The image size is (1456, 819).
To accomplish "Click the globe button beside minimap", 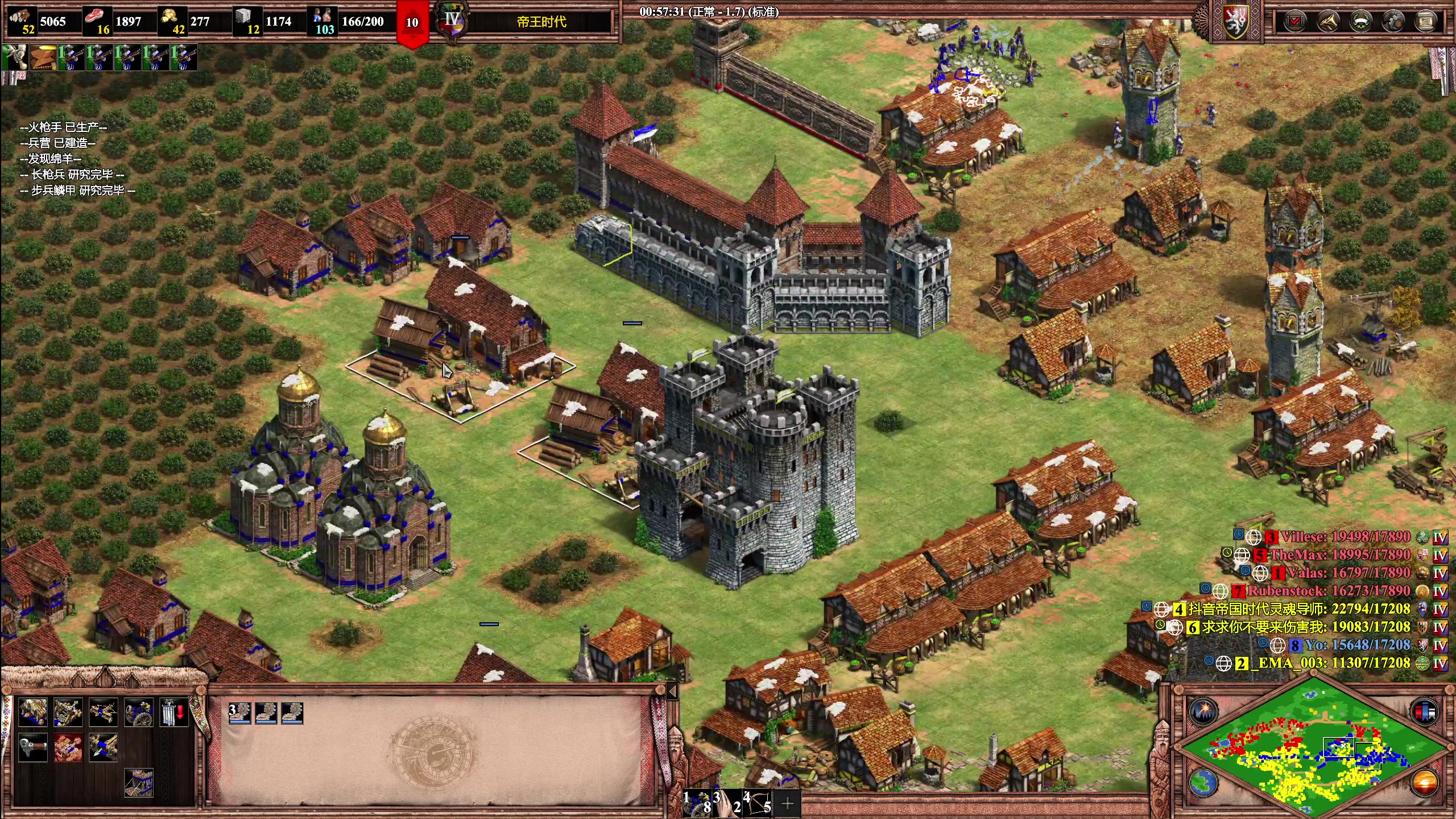I will (1202, 783).
